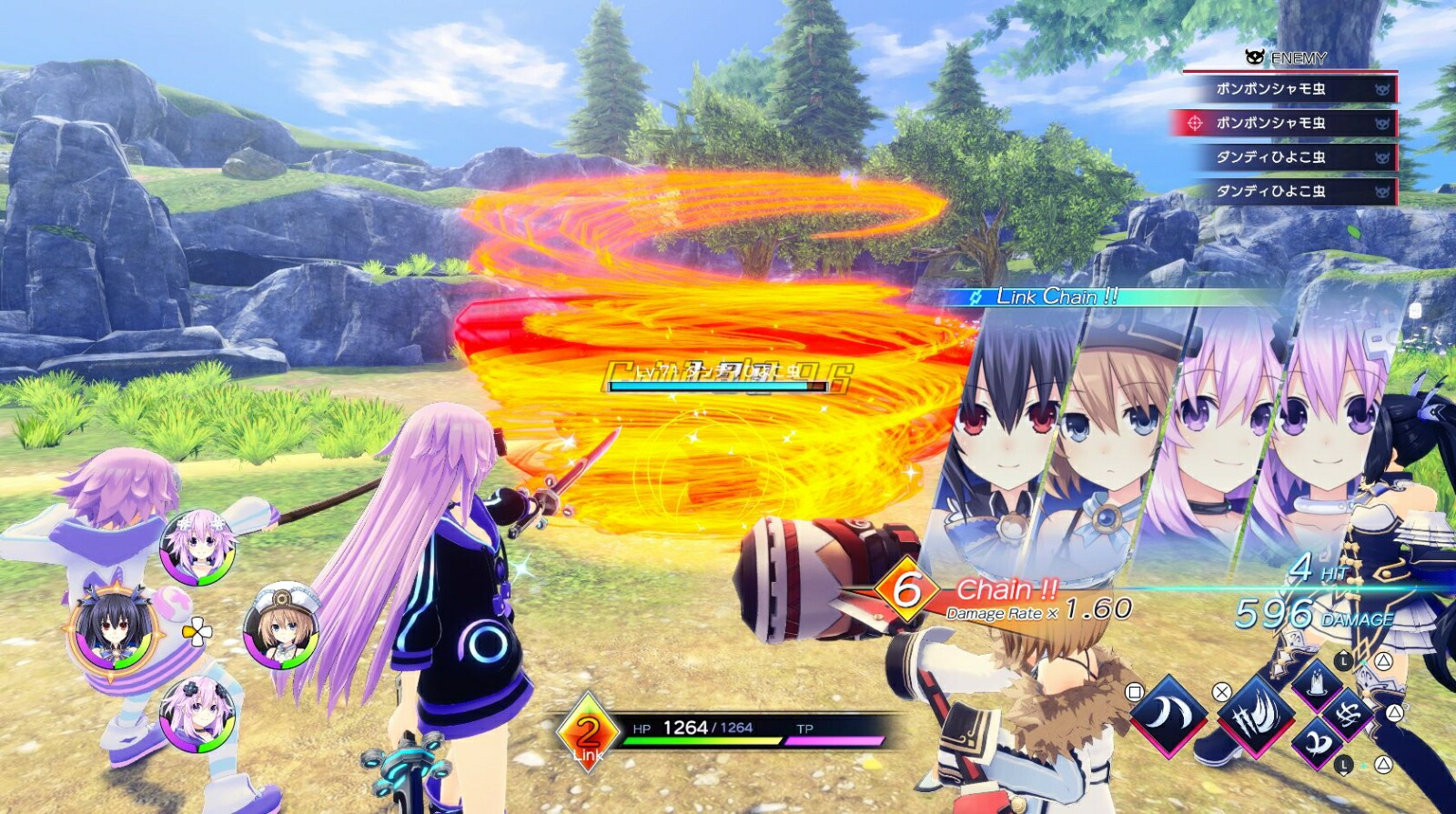
Task: Toggle targeting reticle on second enemy
Action: 1194,124
